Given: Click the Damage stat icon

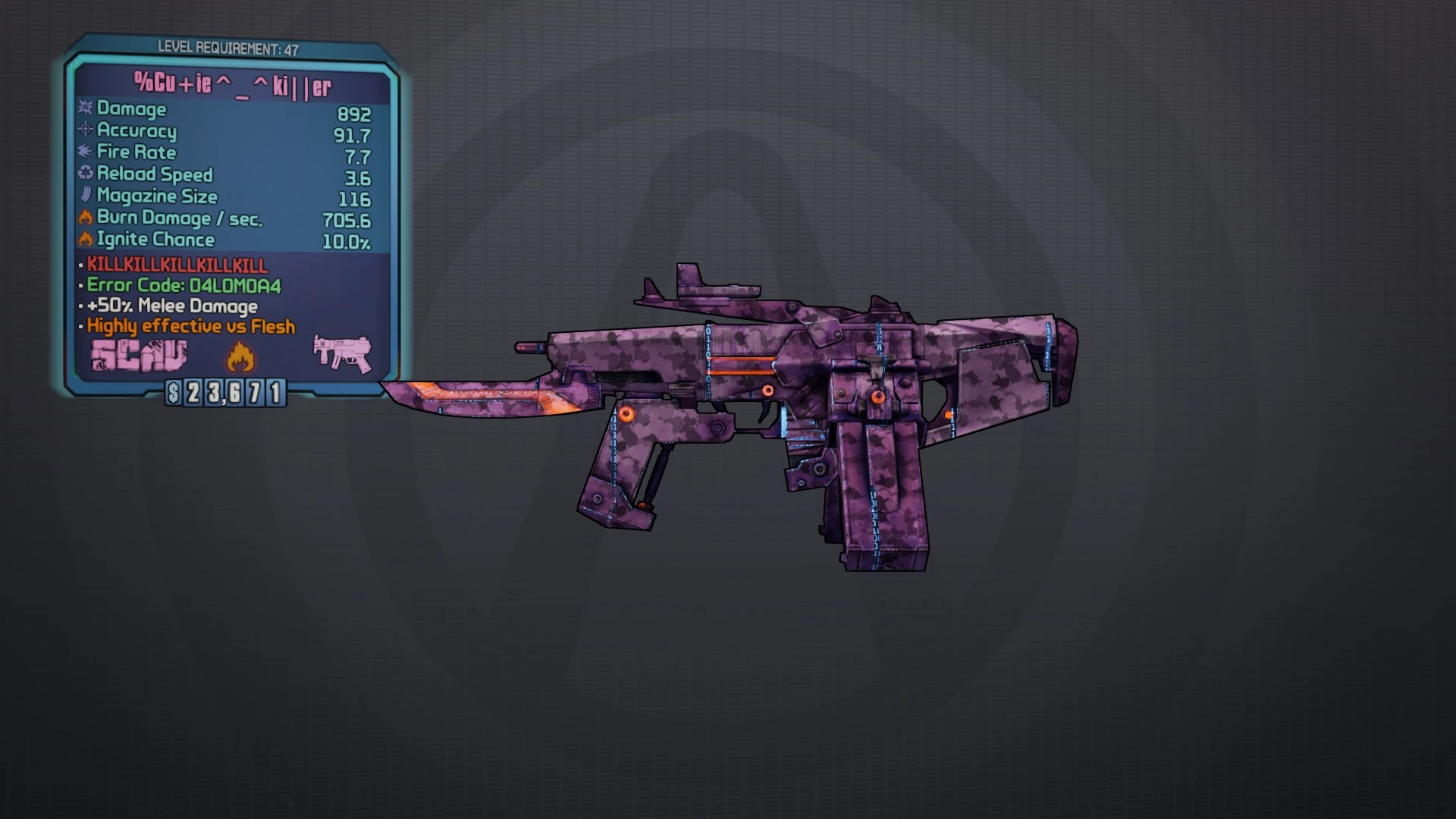Looking at the screenshot, I should (83, 109).
